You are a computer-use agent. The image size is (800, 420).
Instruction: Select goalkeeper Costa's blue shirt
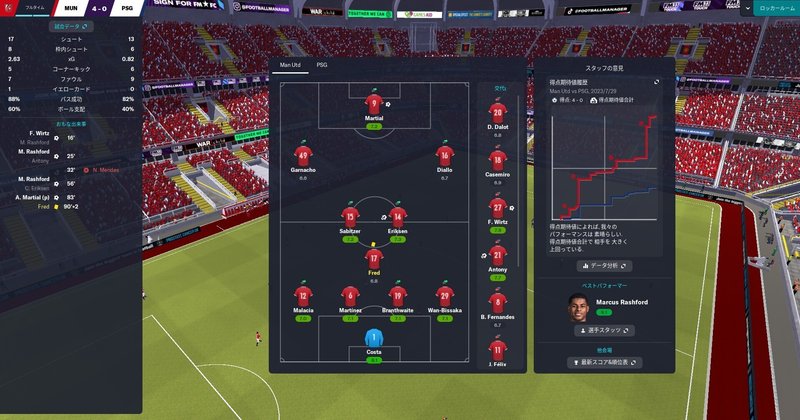tap(374, 338)
